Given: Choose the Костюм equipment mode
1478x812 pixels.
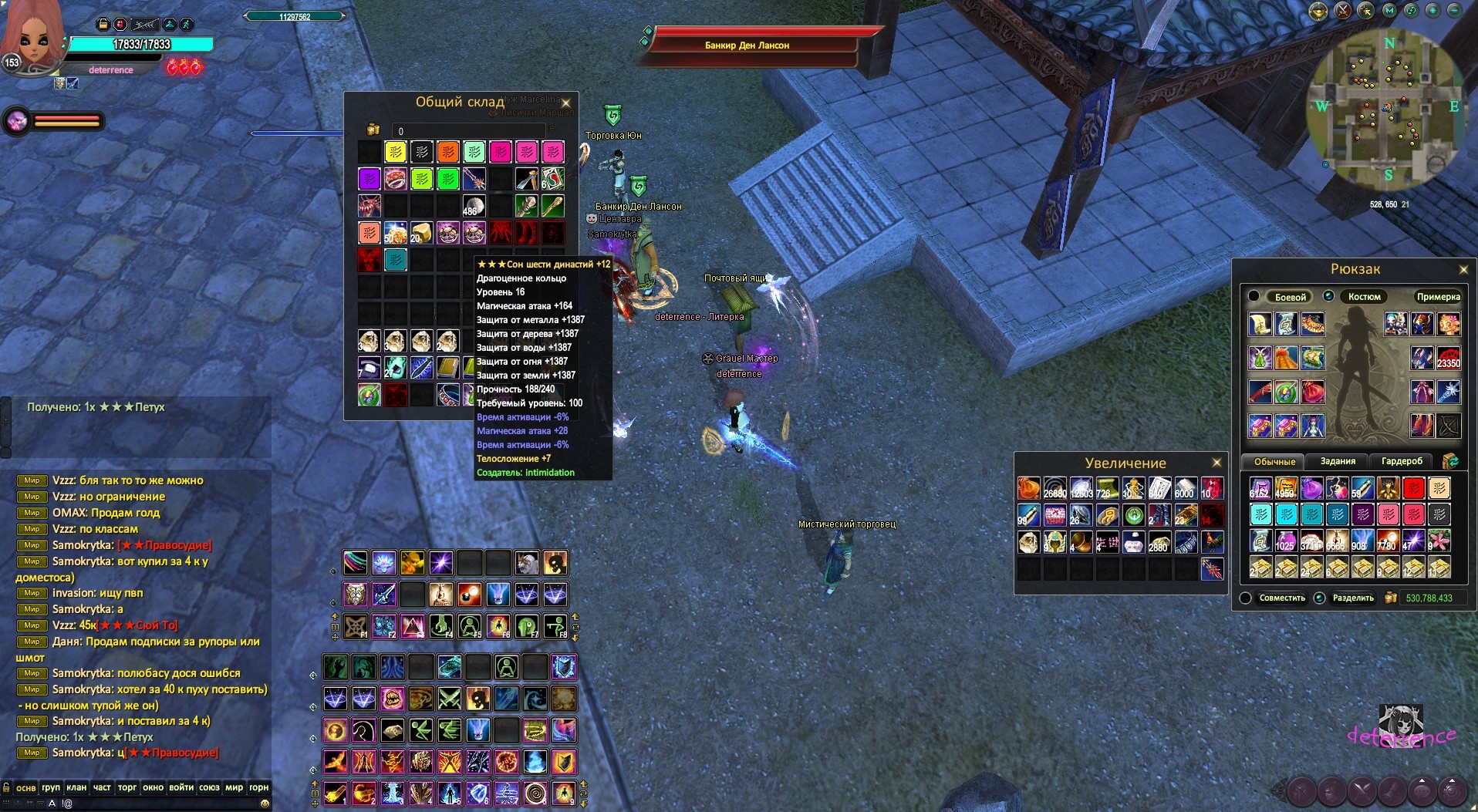Looking at the screenshot, I should pos(1364,297).
